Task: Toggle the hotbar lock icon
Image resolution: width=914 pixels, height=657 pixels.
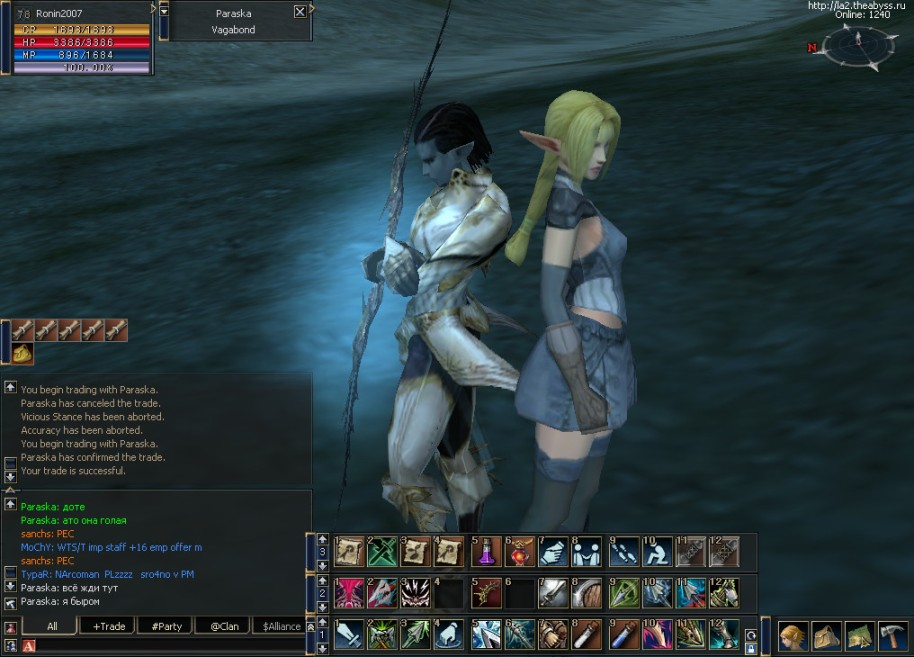Action: tap(751, 648)
